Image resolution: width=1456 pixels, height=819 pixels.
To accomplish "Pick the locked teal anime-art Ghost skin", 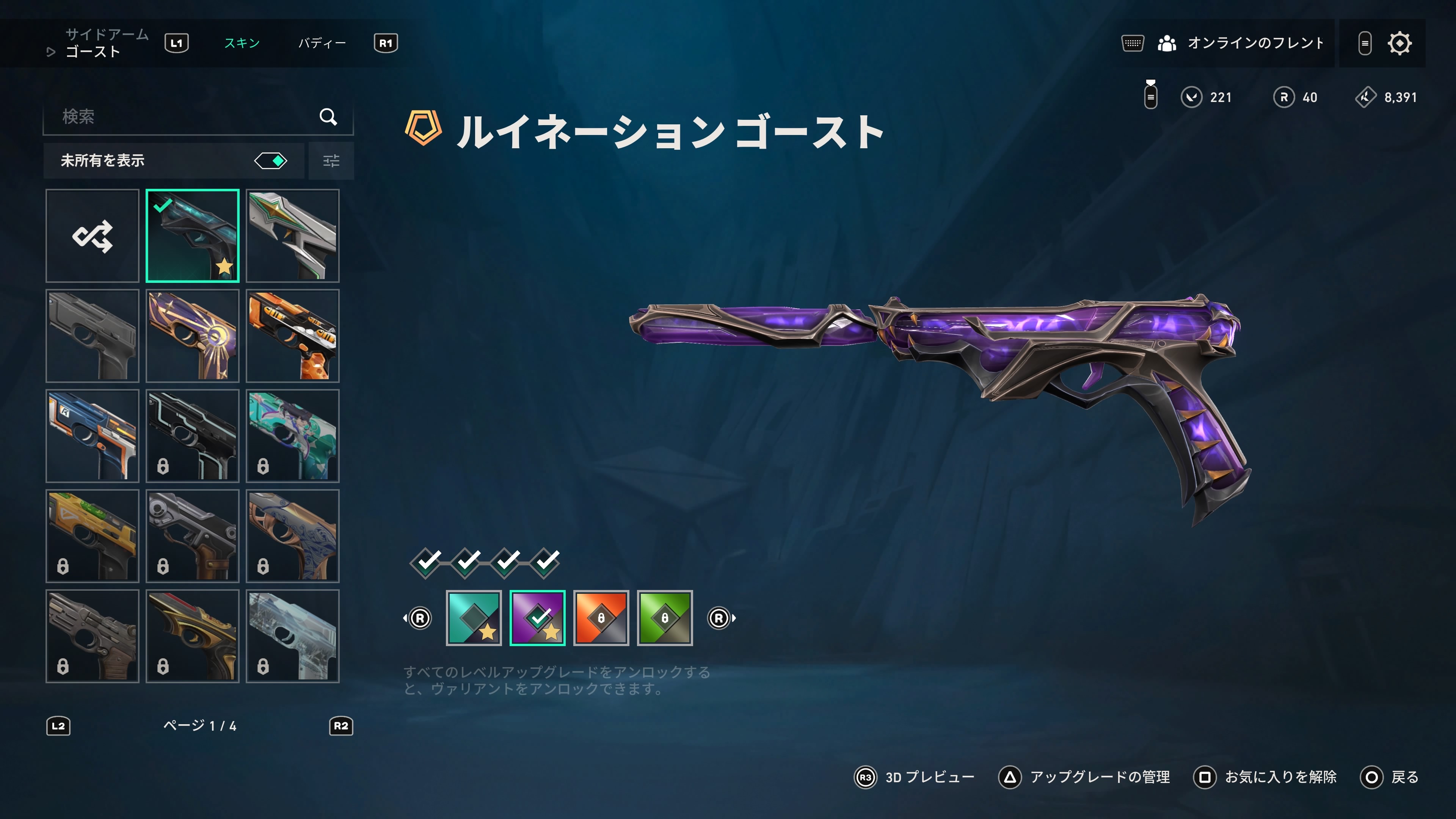I will 292,436.
